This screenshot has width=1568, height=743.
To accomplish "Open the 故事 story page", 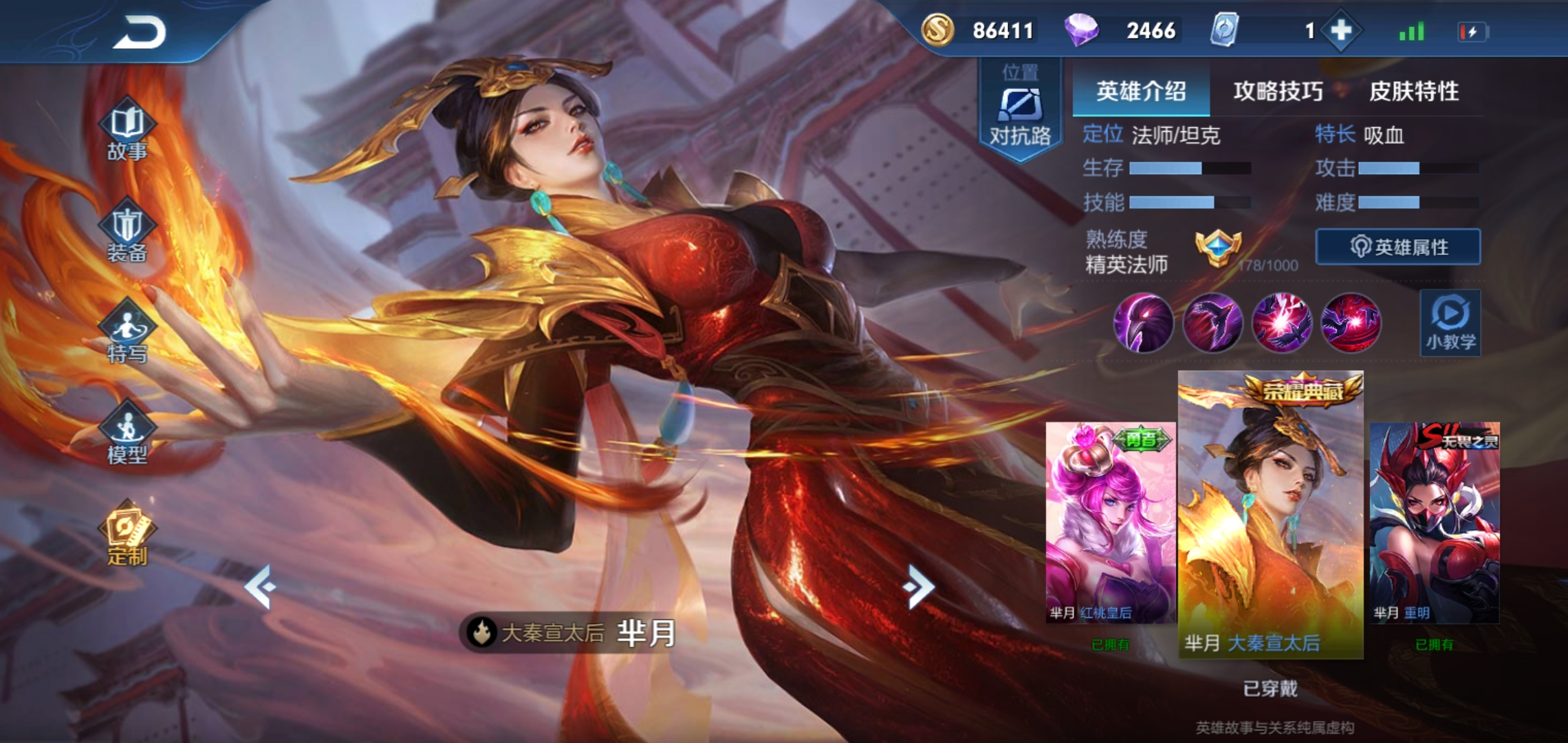I will pos(127,131).
